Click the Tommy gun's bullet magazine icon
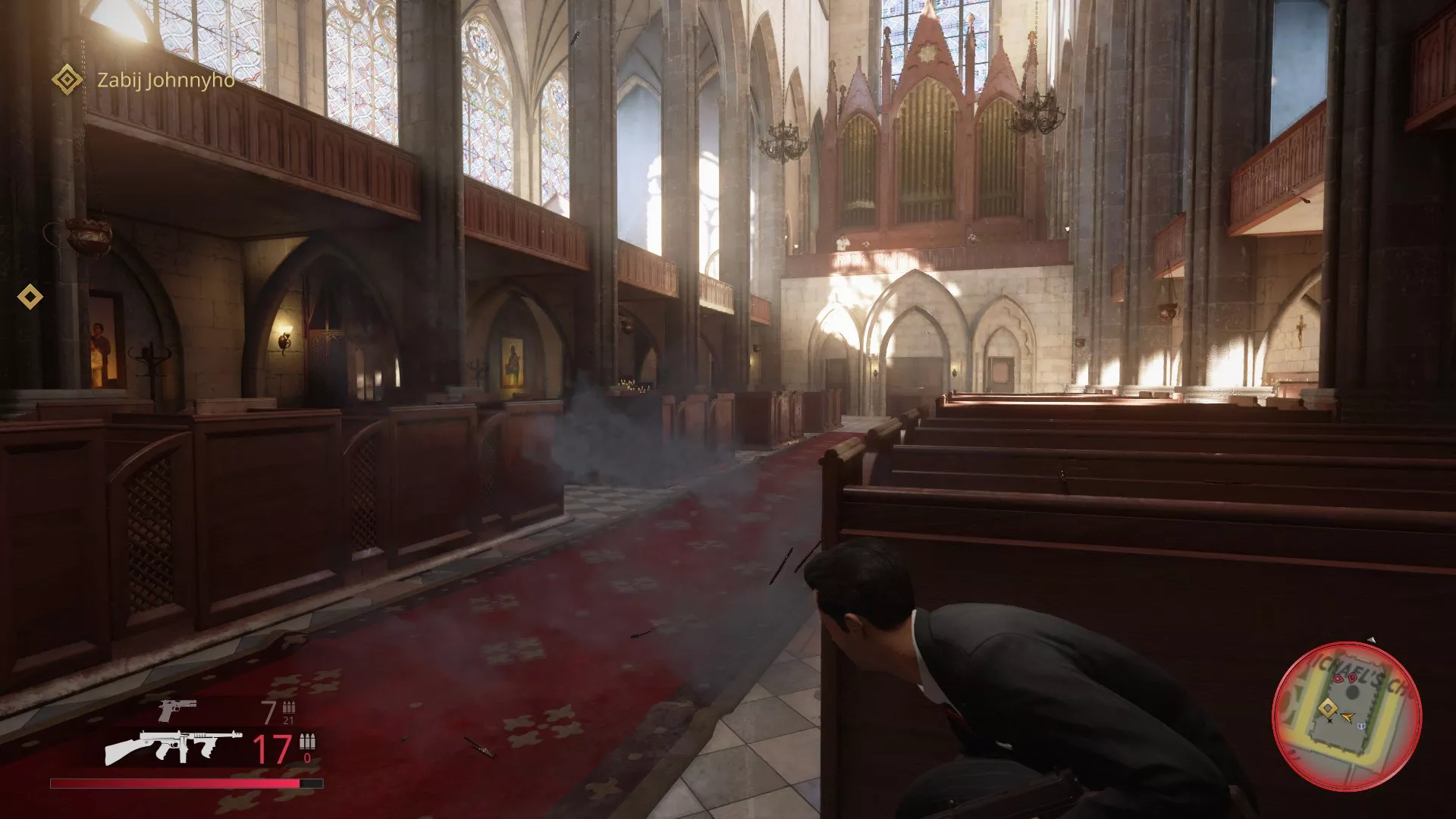Screen dimensions: 1456x819 pos(306,742)
